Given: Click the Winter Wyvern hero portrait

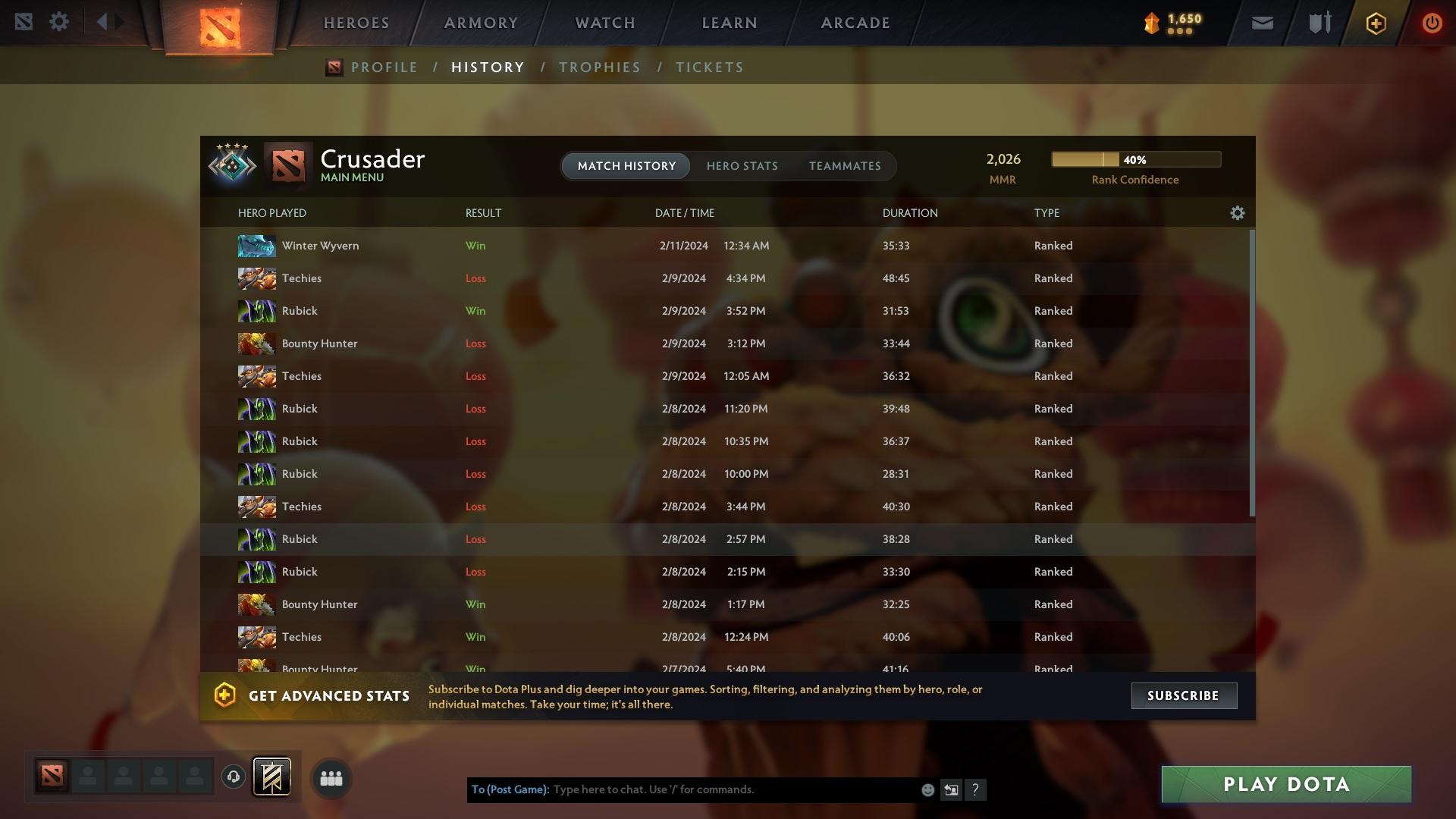Looking at the screenshot, I should point(256,245).
